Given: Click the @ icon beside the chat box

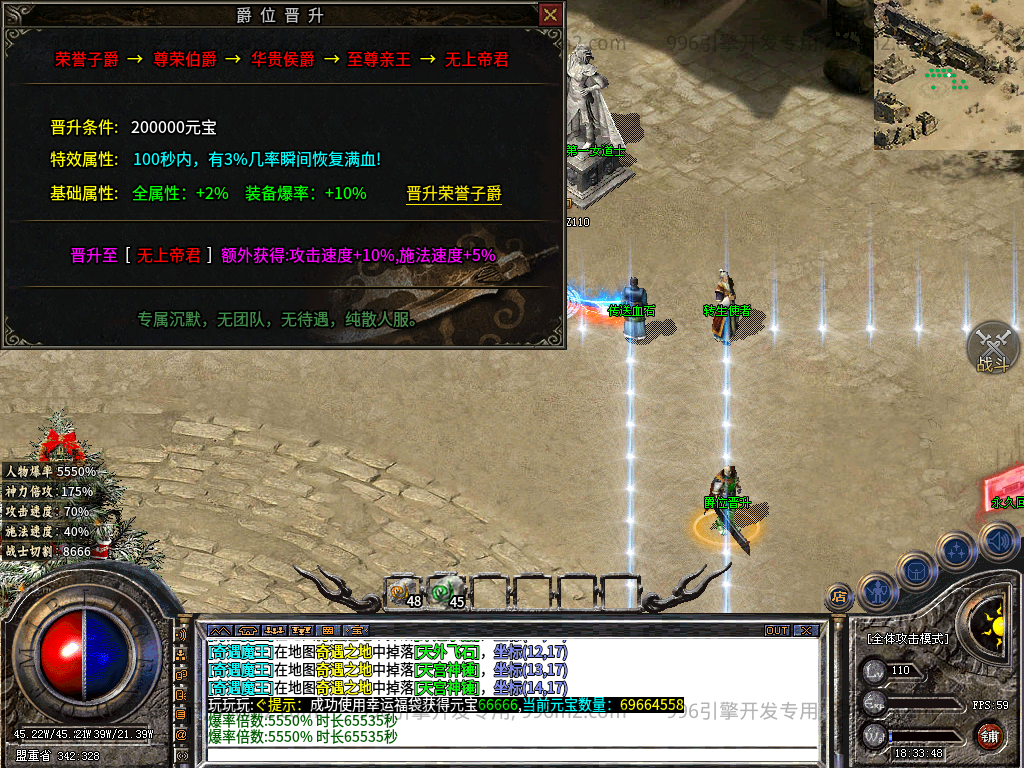Looking at the screenshot, I should (182, 735).
